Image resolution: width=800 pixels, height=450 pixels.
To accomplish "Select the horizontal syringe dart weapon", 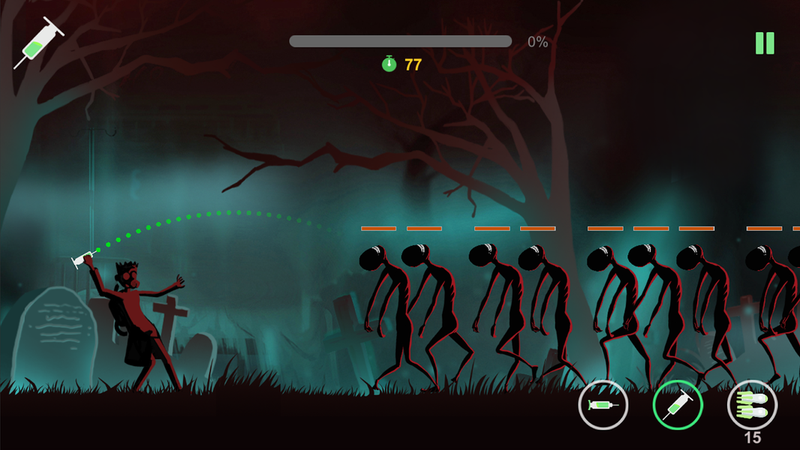I will point(602,405).
